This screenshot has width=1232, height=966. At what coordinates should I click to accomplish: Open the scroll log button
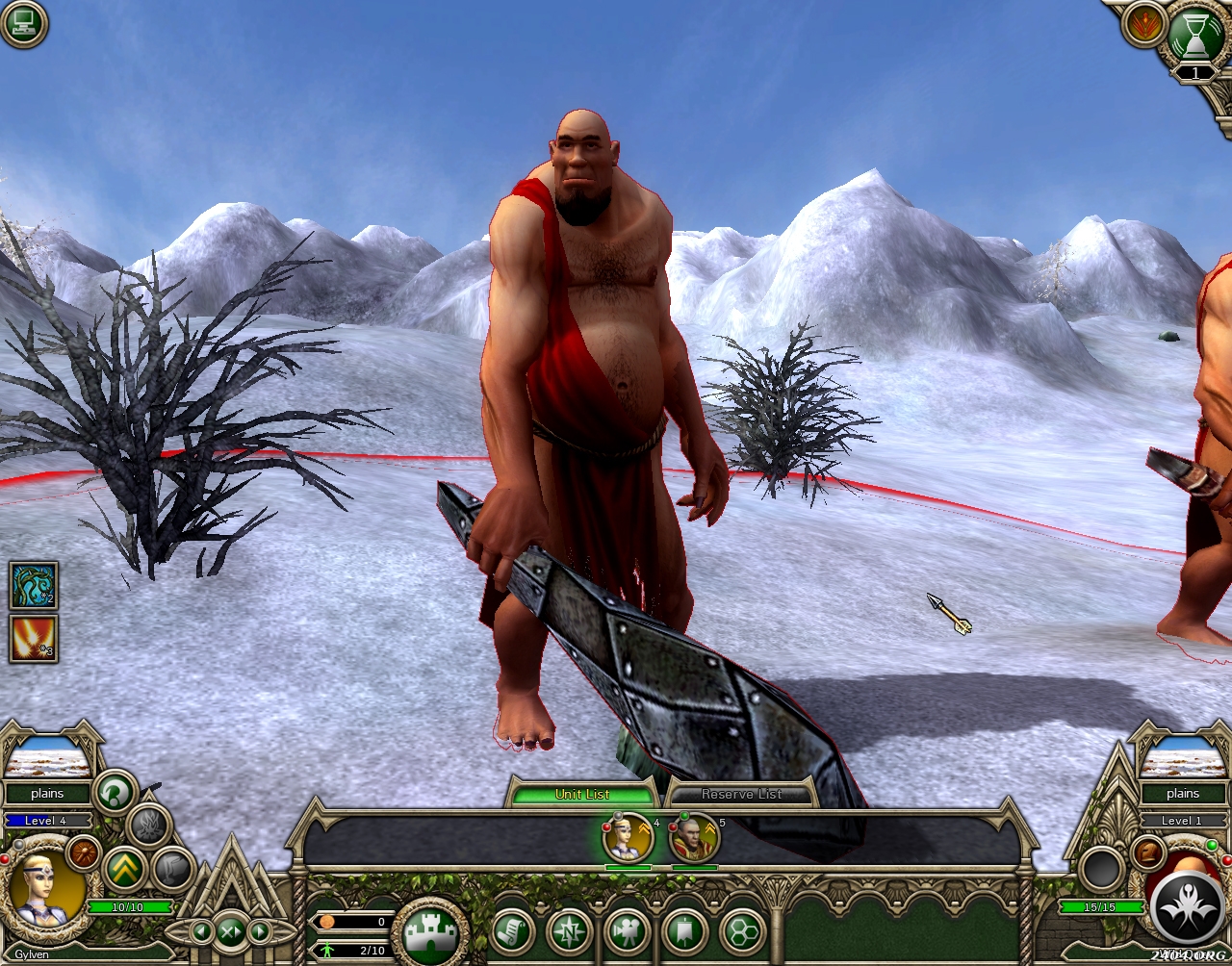click(512, 931)
